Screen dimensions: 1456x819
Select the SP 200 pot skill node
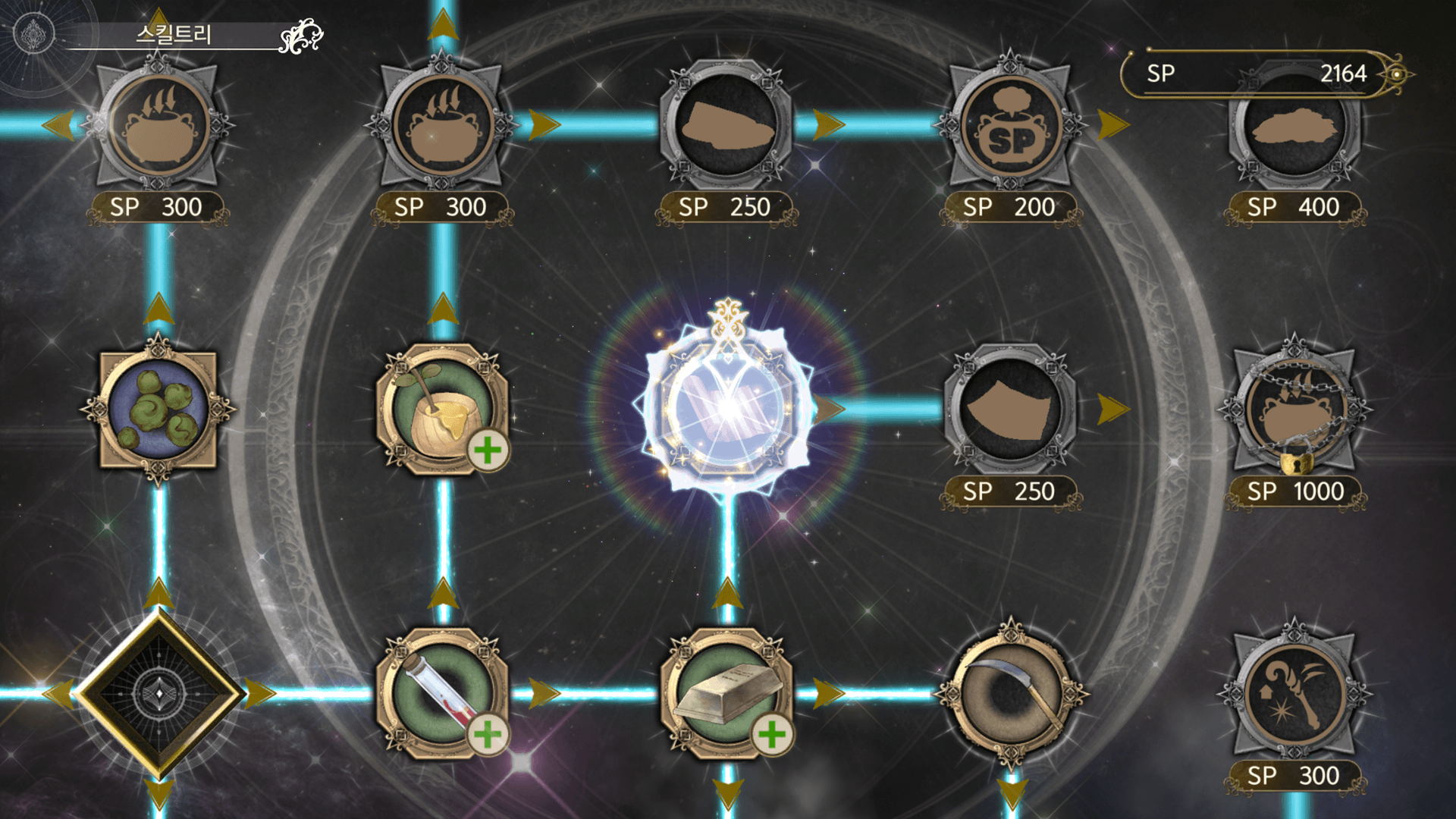(x=1011, y=127)
